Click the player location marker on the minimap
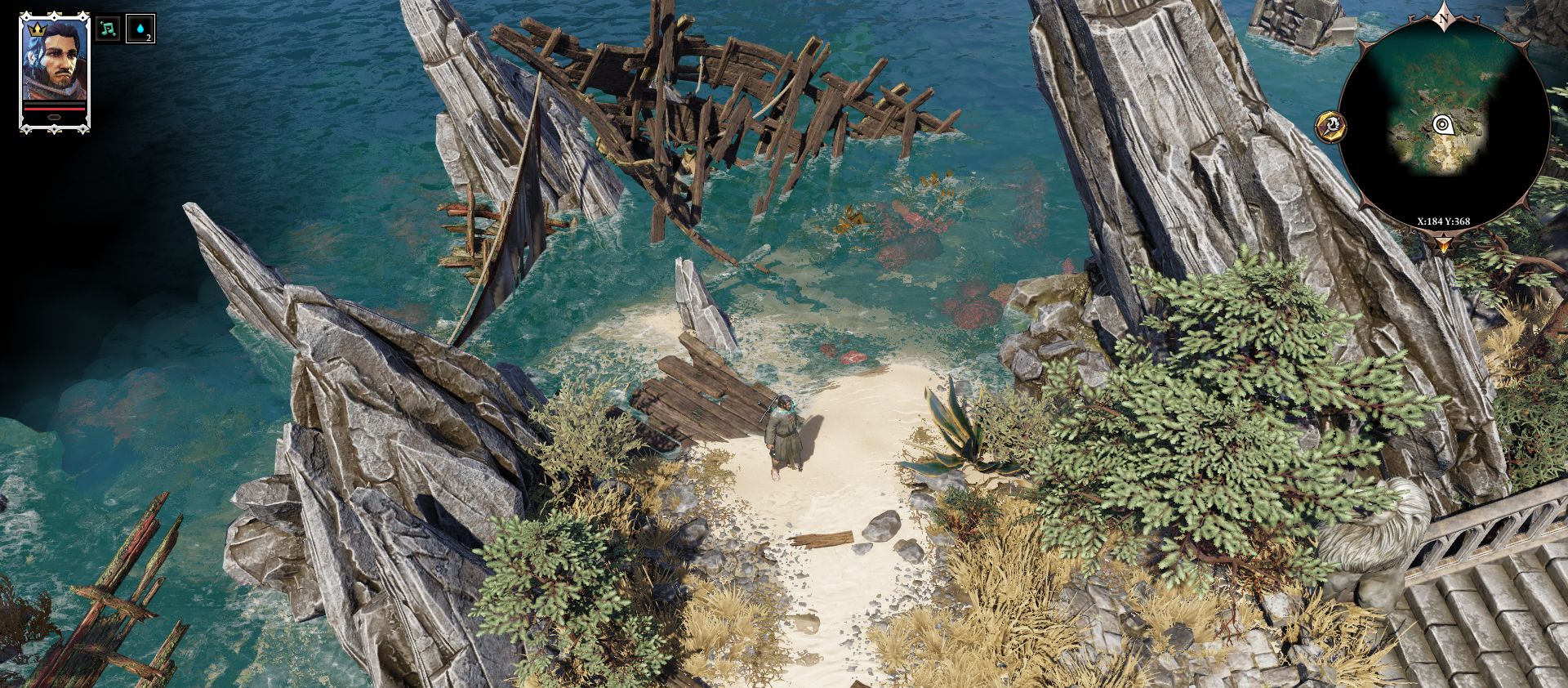 [1441, 125]
